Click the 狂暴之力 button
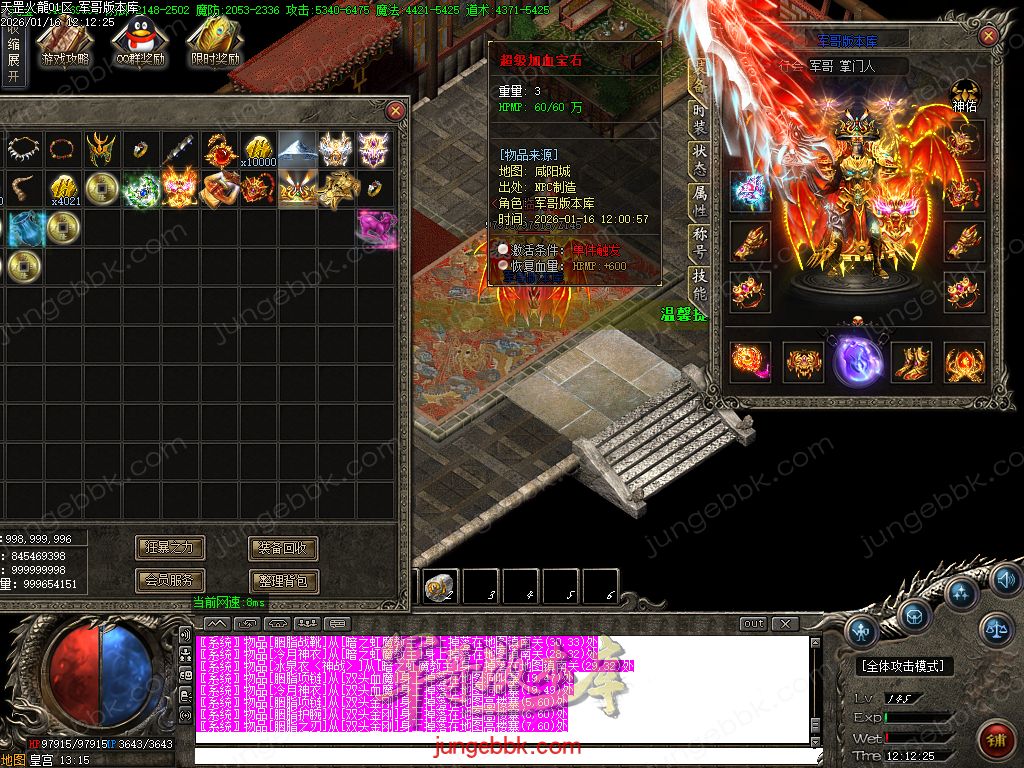Image resolution: width=1024 pixels, height=768 pixels. (x=170, y=547)
